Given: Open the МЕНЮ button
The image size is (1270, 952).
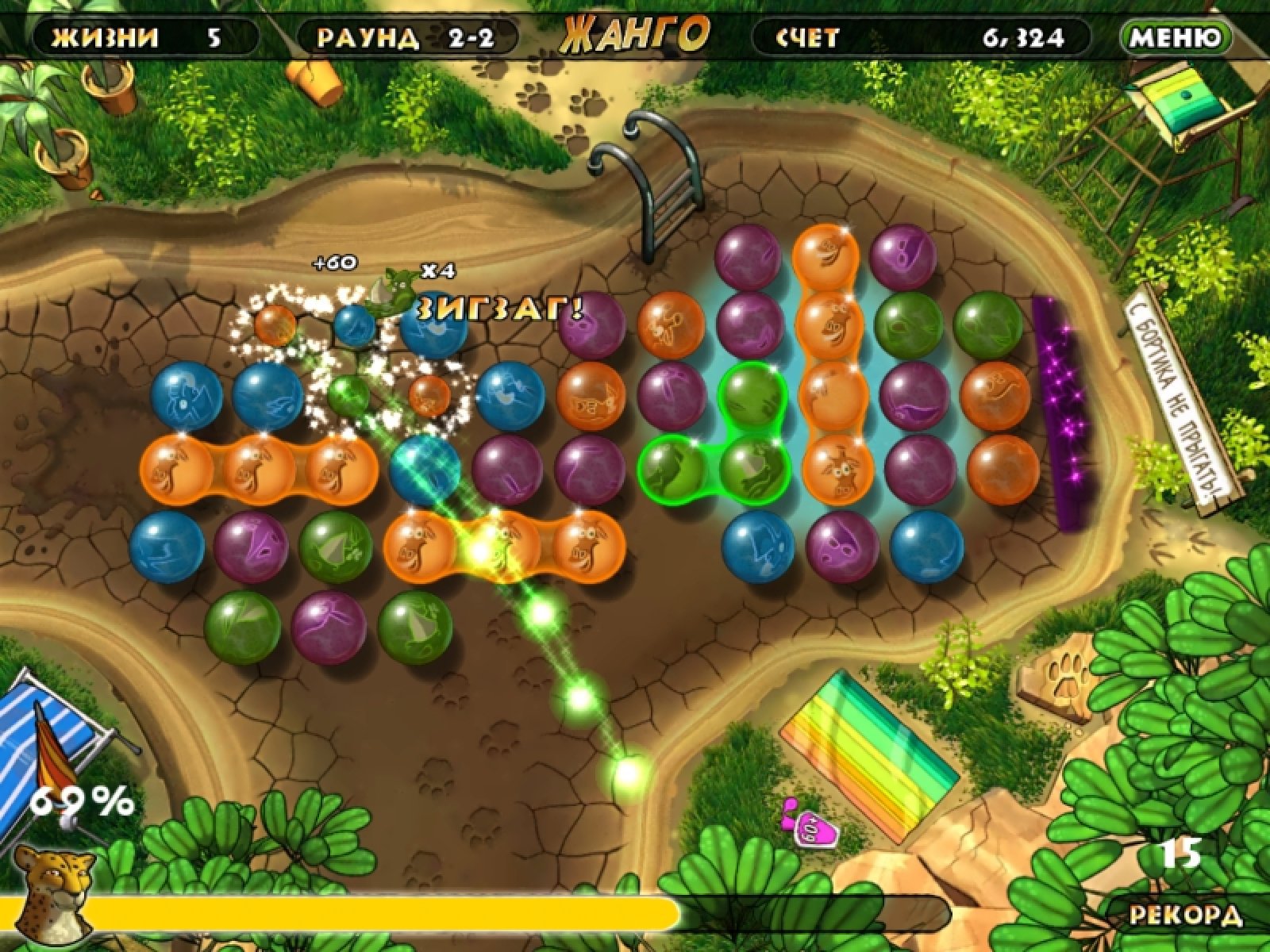Looking at the screenshot, I should tap(1176, 37).
